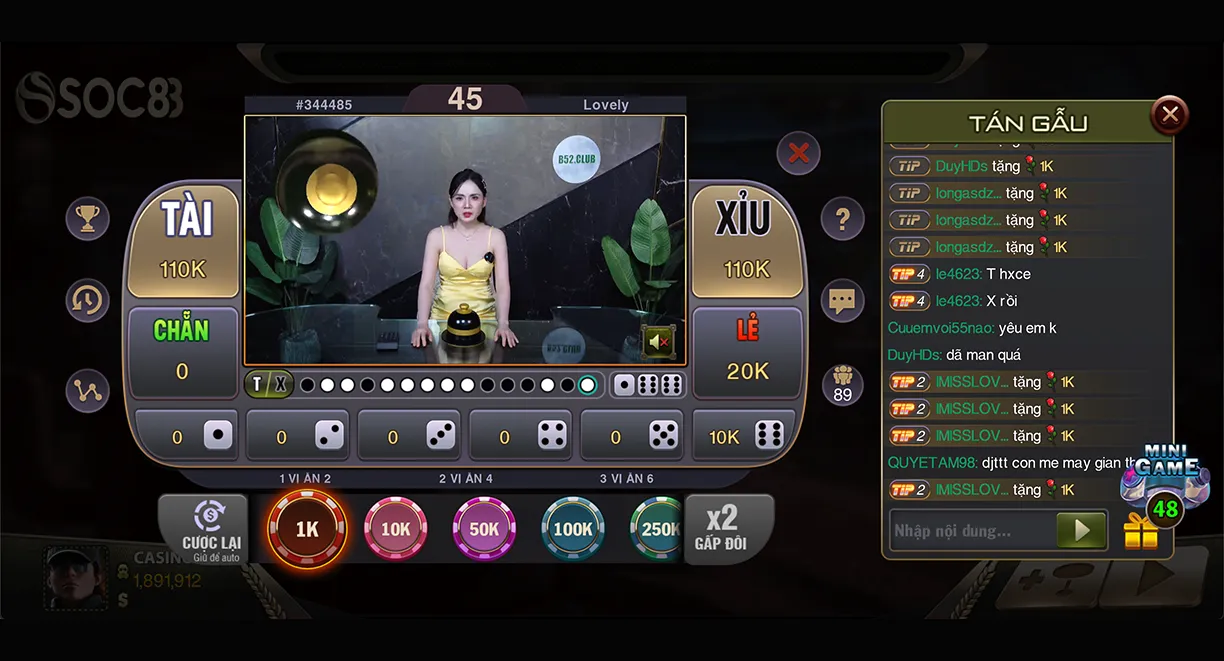
Task: Pick the 50K chip
Action: coord(484,529)
